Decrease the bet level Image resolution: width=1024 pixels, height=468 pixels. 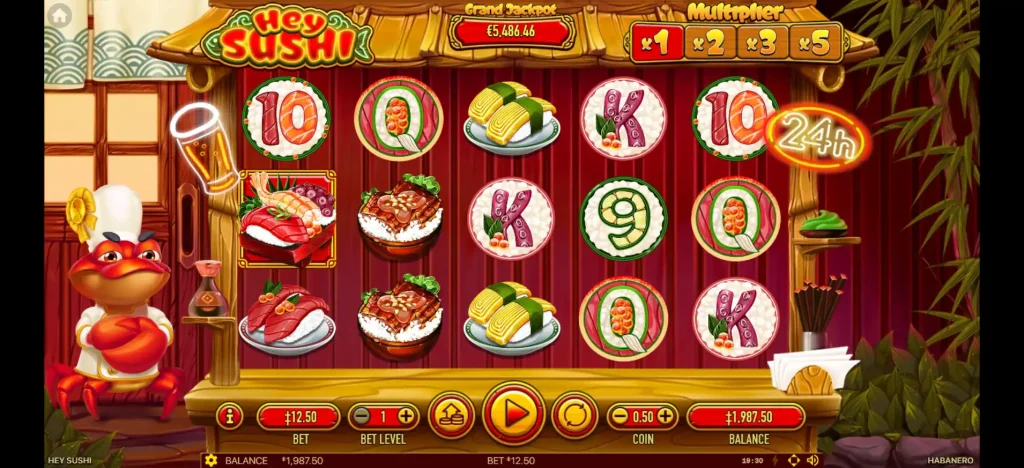(x=359, y=416)
